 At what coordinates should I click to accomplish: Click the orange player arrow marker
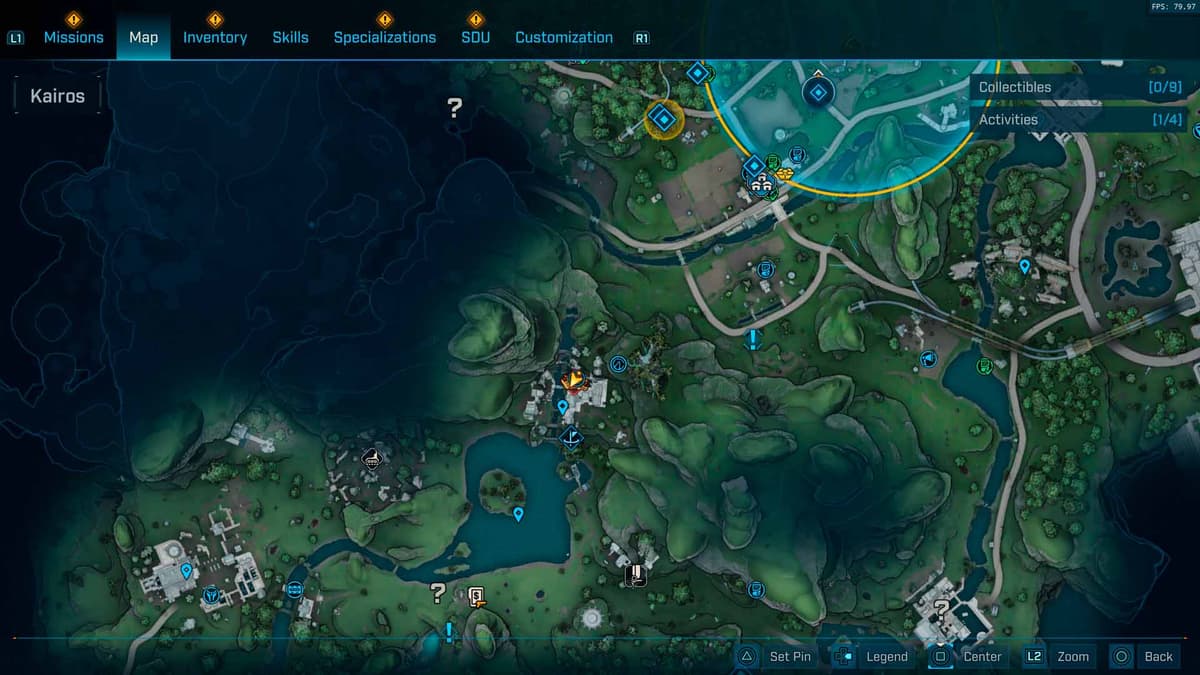click(573, 381)
